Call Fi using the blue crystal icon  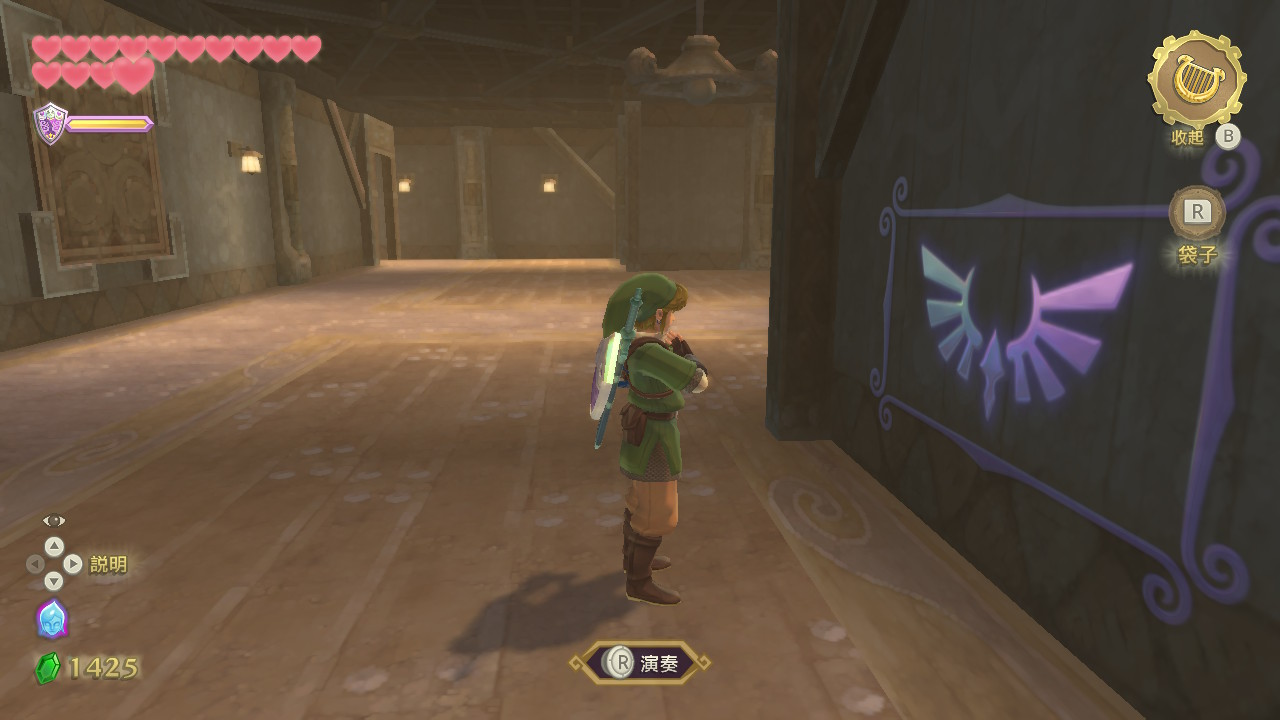[52, 620]
